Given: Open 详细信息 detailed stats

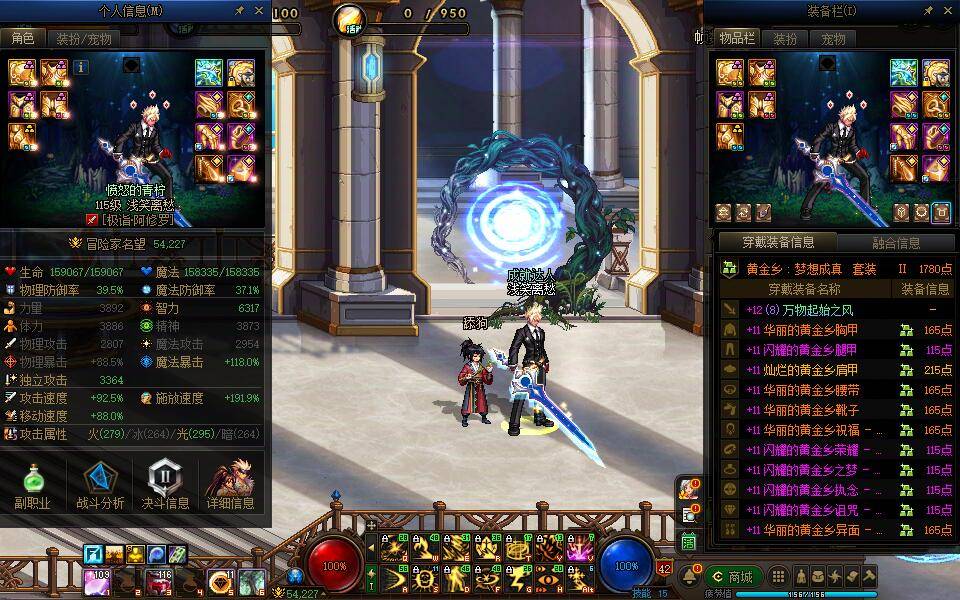Looking at the screenshot, I should click(x=230, y=486).
